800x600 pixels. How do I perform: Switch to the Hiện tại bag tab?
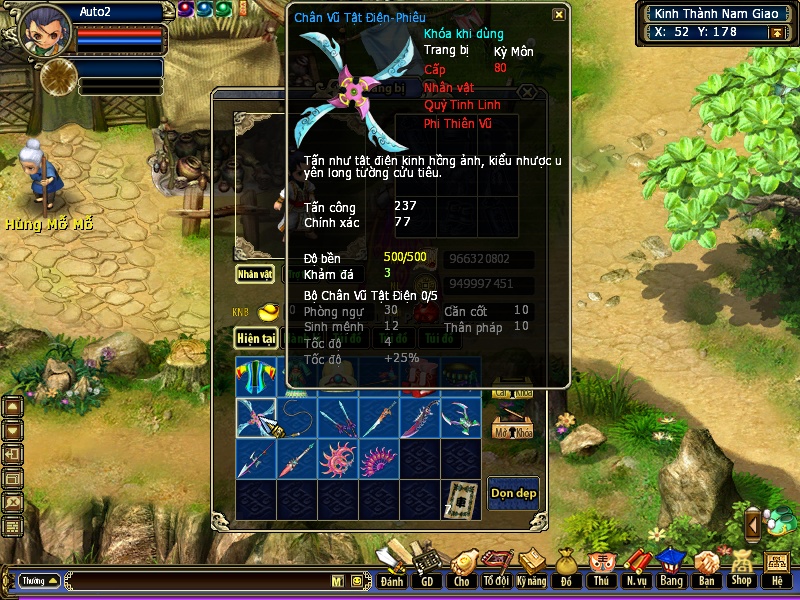(x=256, y=339)
